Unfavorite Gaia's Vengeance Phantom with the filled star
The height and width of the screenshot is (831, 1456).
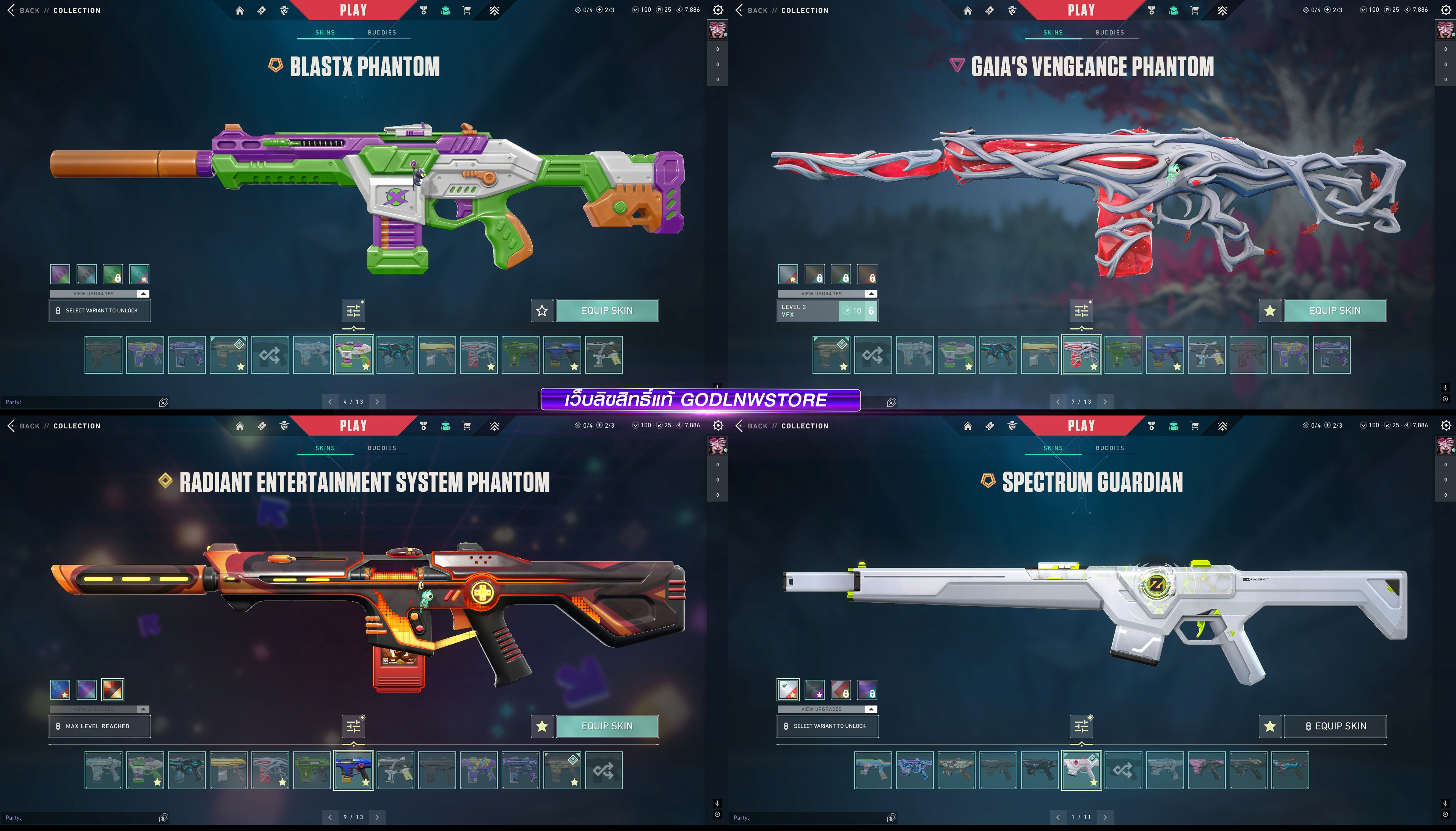1270,310
